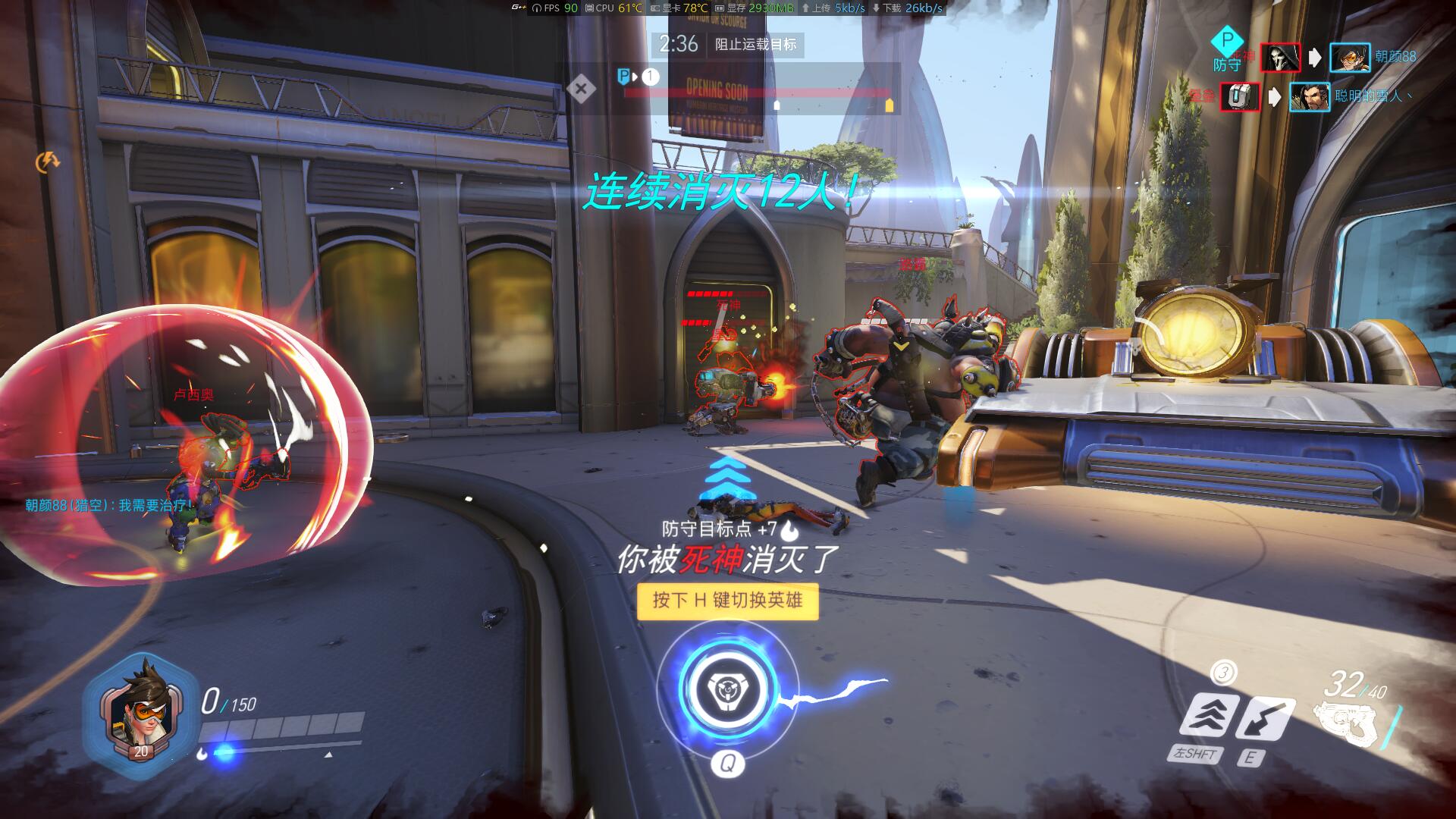Click the Reaper portrait in the kill feed
This screenshot has height=819, width=1456.
click(x=1279, y=58)
